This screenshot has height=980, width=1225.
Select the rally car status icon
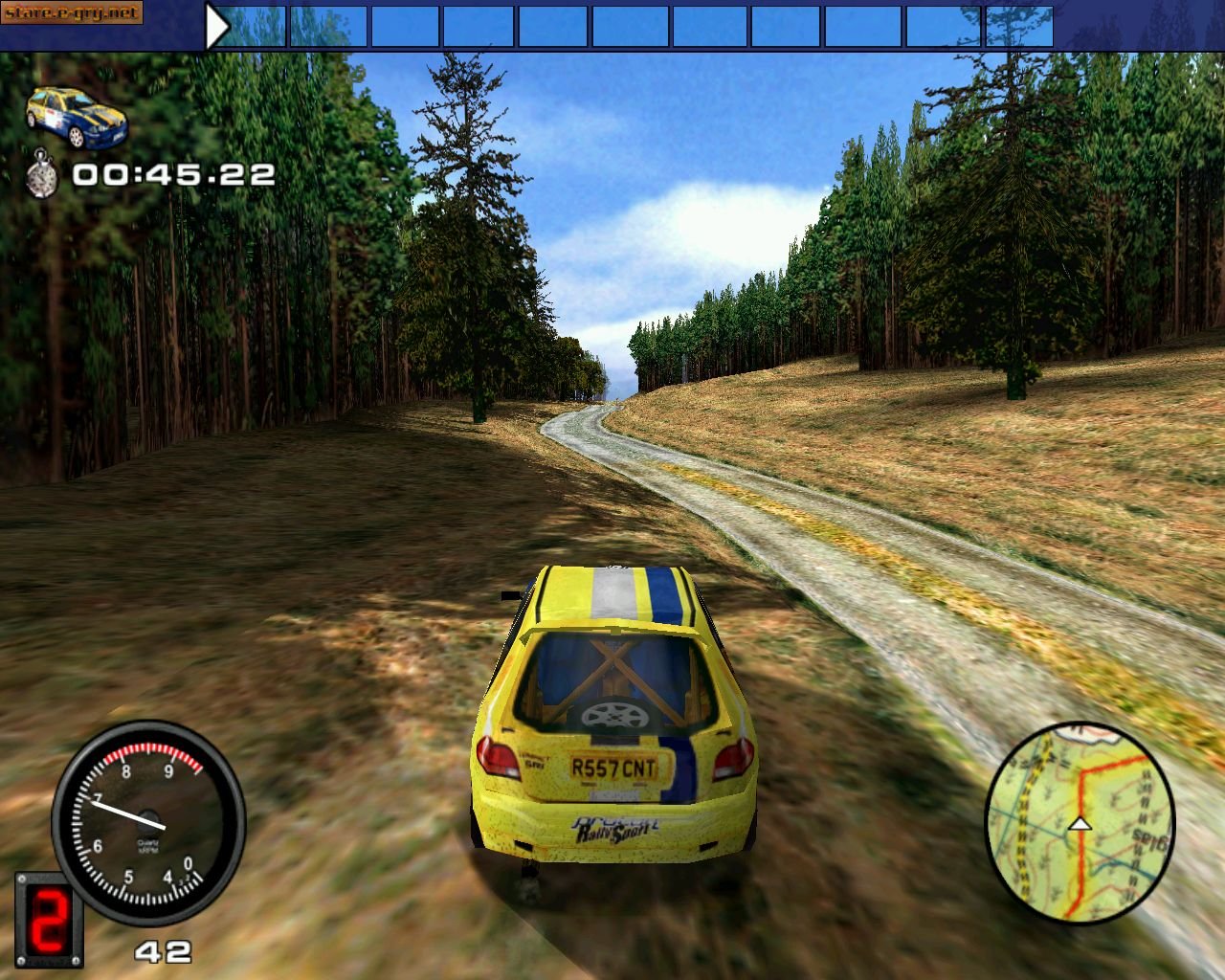point(77,113)
